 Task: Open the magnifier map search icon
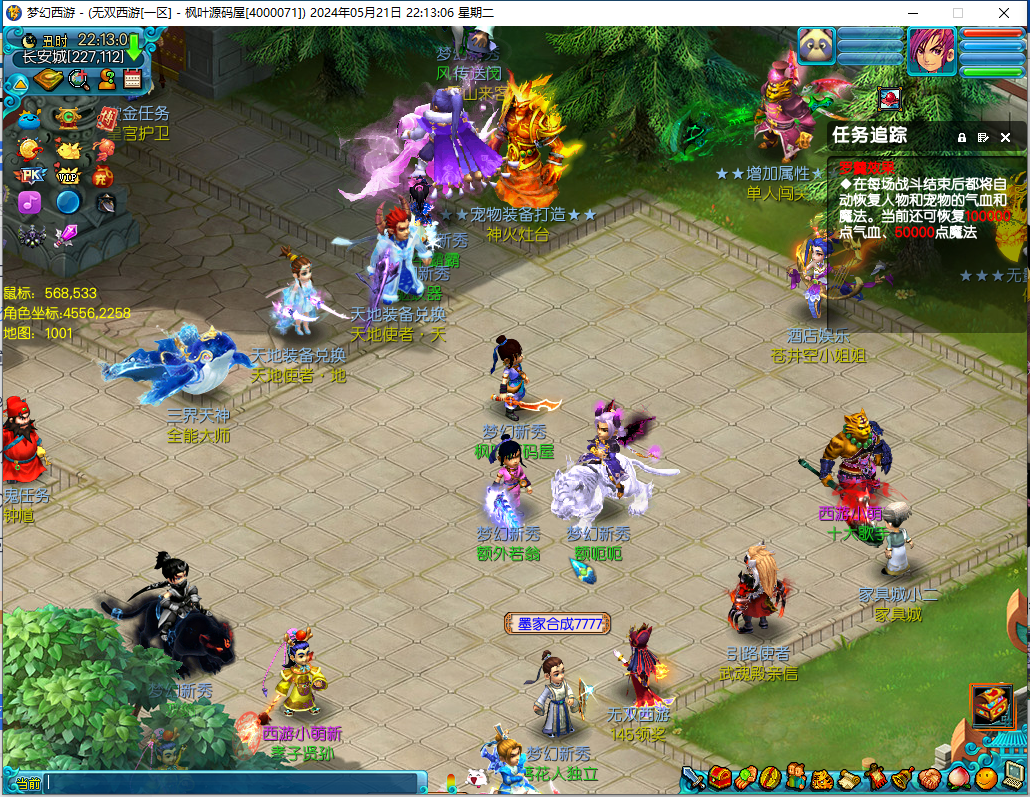pyautogui.click(x=78, y=80)
